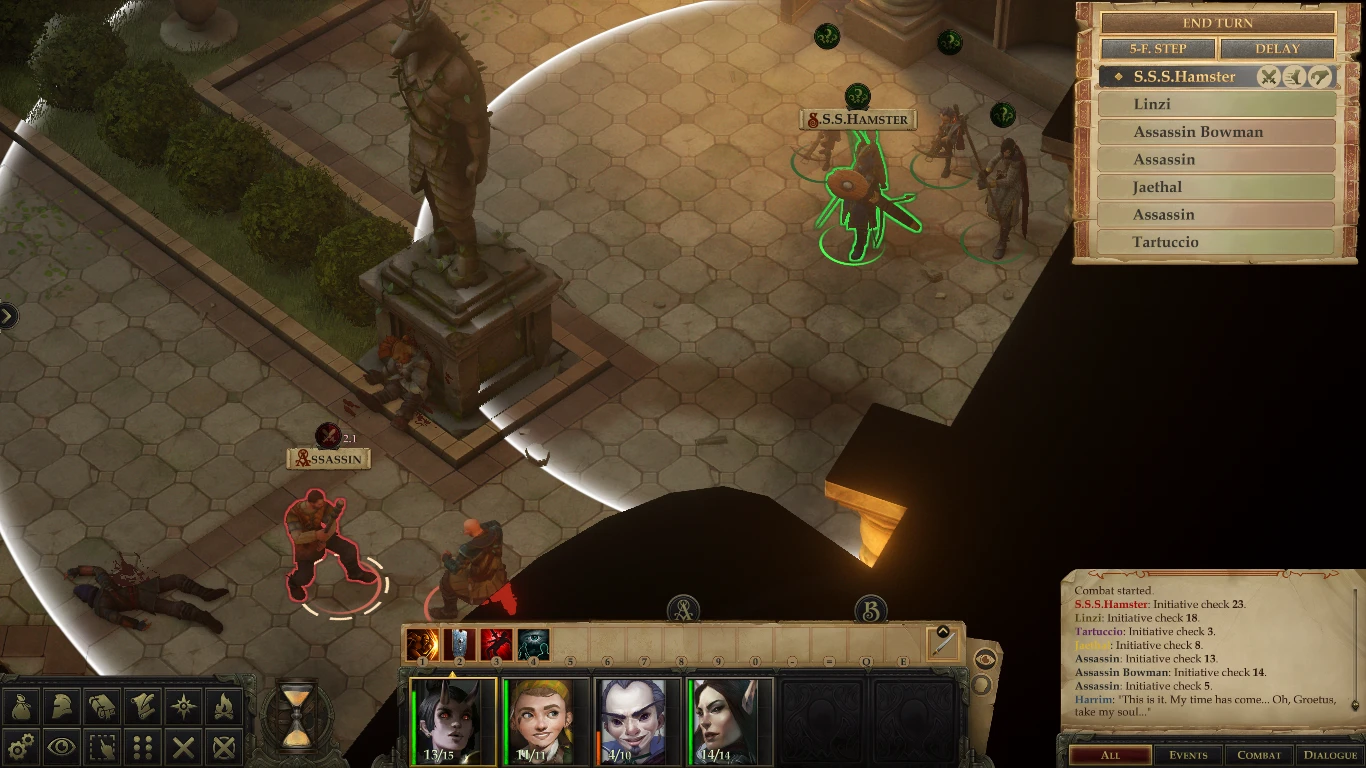The image size is (1366, 768).
Task: Select the crossed-swords attack icon on S.S.S.Hamster's row
Action: pyautogui.click(x=1269, y=76)
